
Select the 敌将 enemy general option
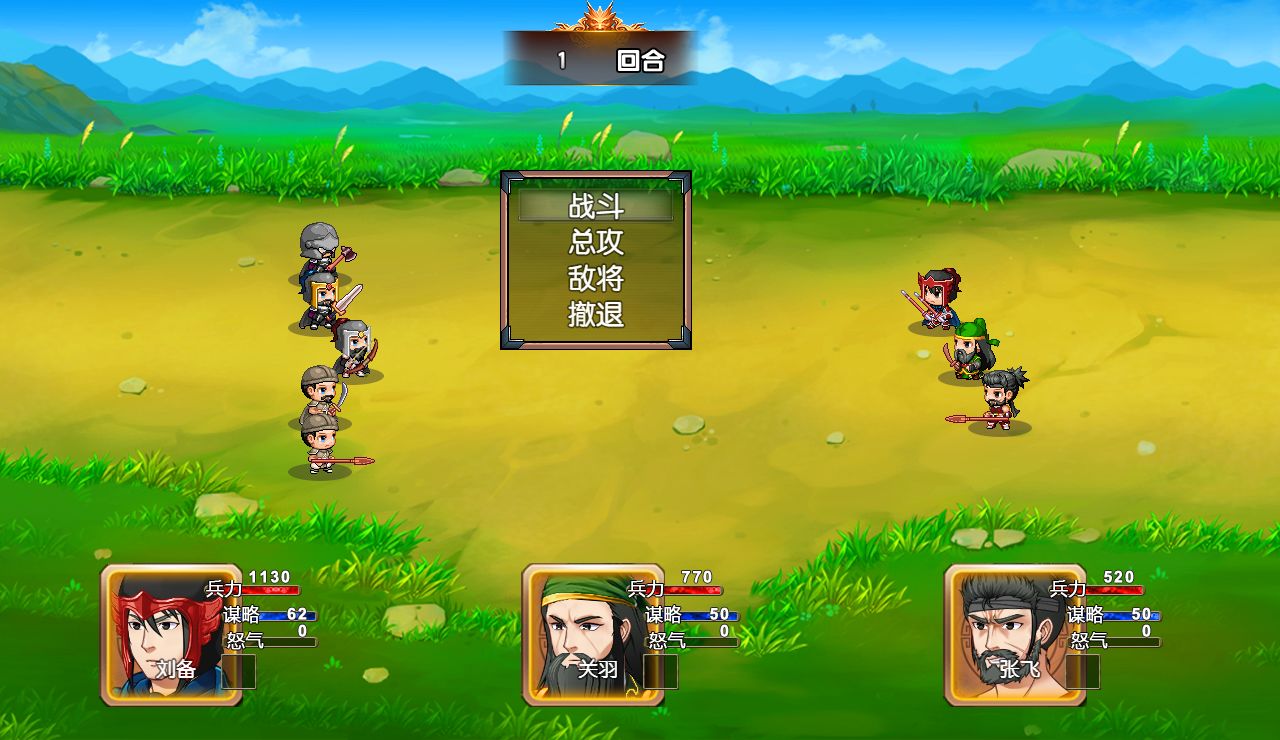click(596, 279)
